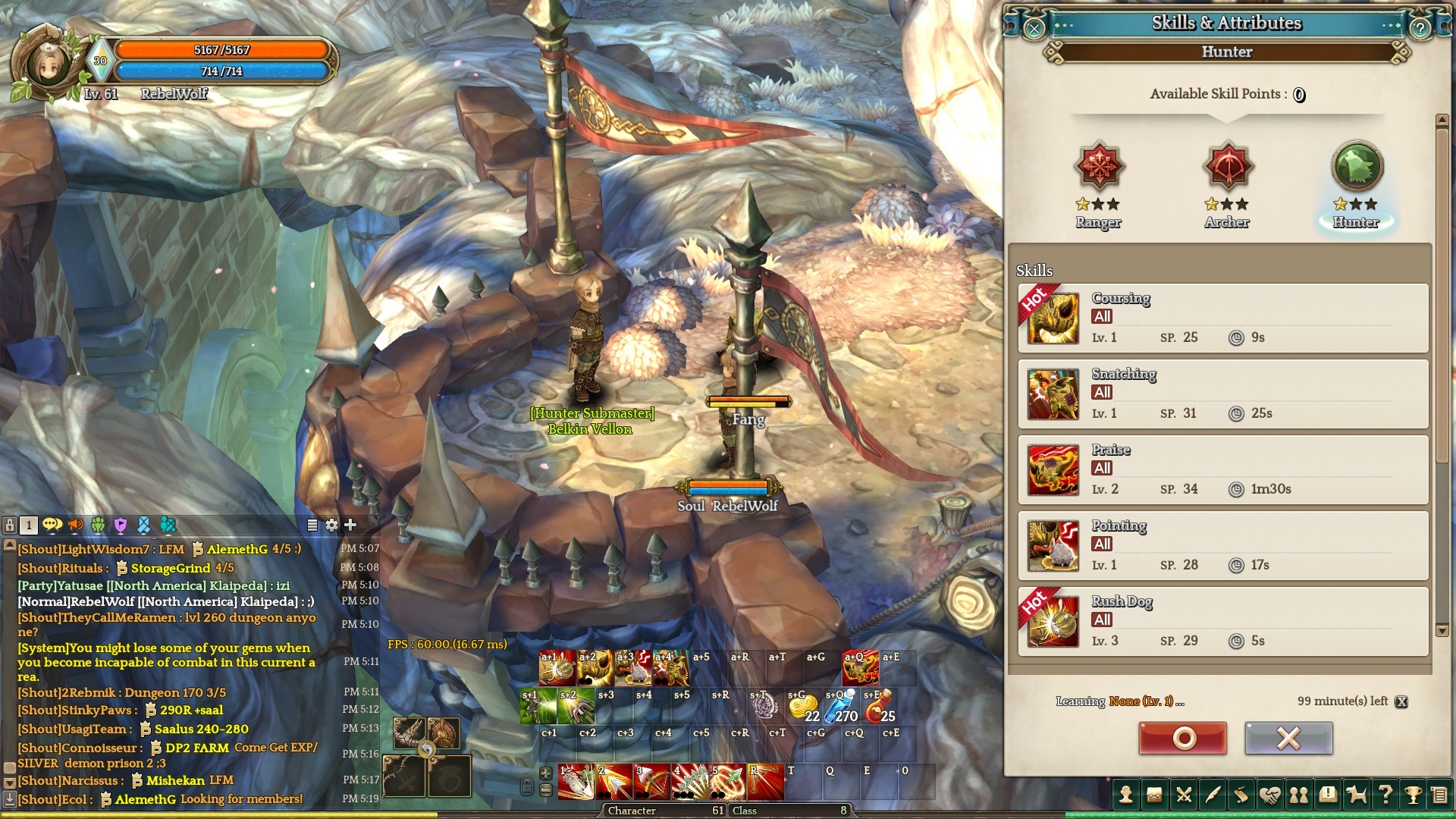Close the Skills & Attributes window
1456x819 pixels.
(1034, 29)
